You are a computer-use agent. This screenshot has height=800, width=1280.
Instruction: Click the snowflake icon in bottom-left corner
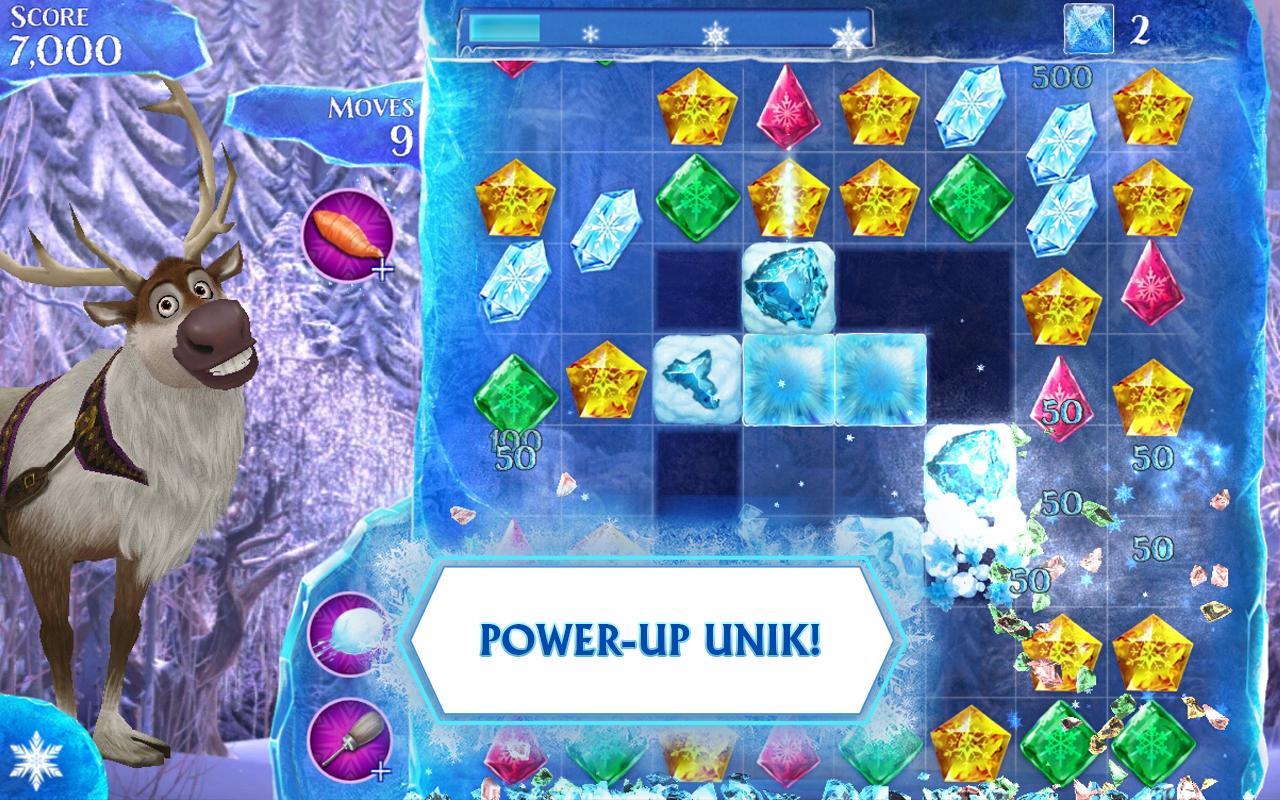click(36, 762)
